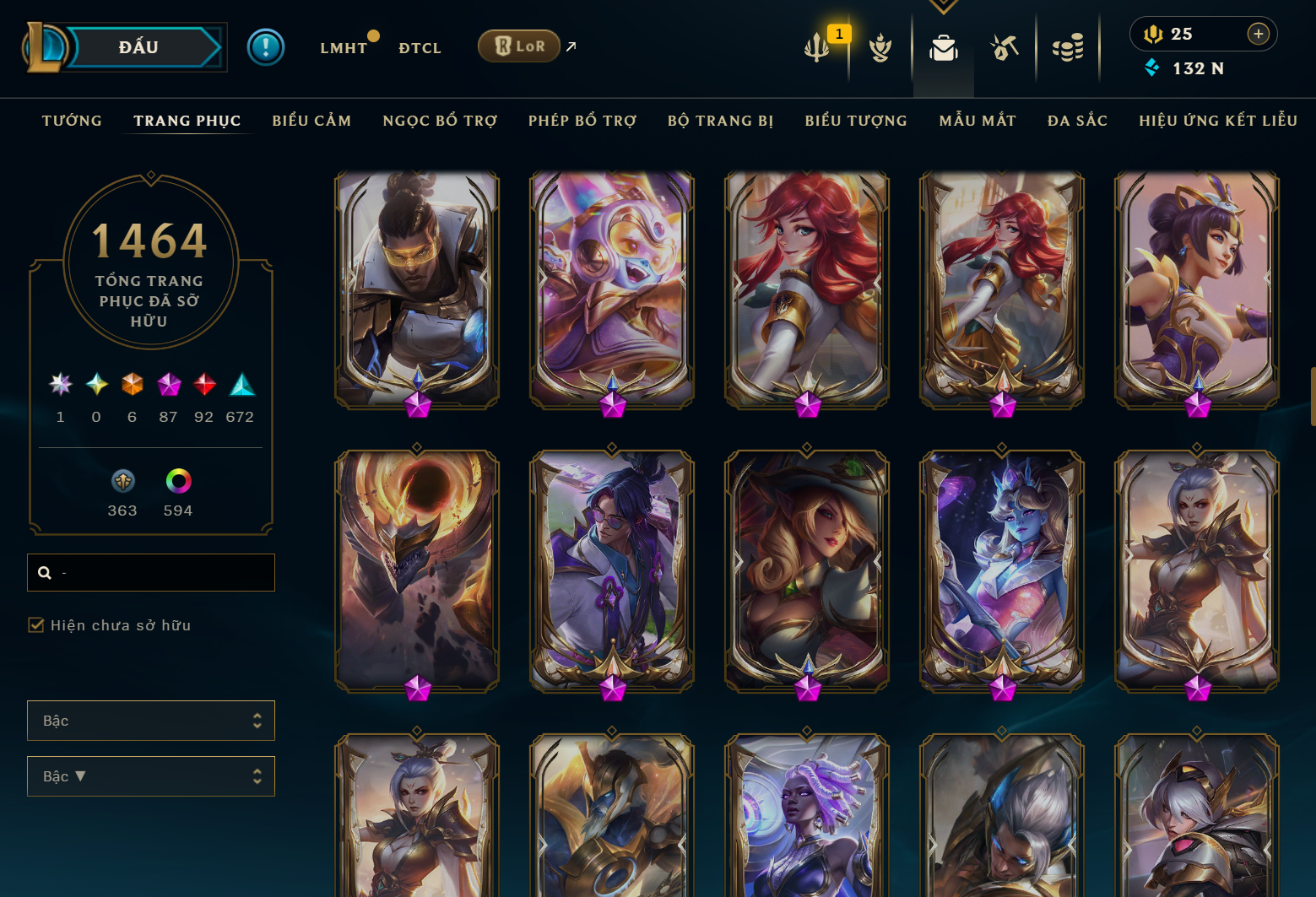Show the MẪU MẮT tab
The image size is (1316, 897).
tap(978, 121)
